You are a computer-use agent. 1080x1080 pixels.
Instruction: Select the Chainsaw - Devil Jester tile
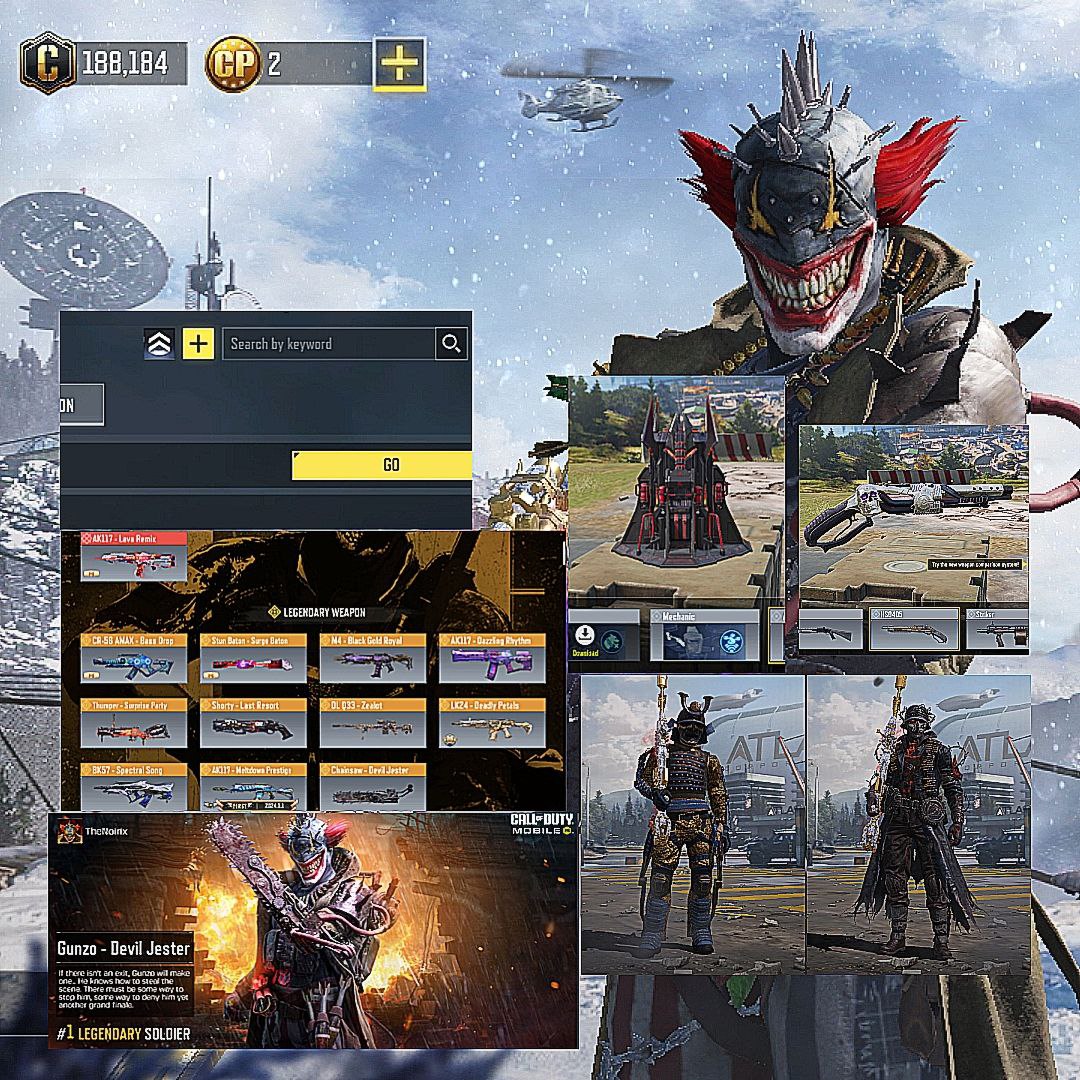tap(373, 787)
